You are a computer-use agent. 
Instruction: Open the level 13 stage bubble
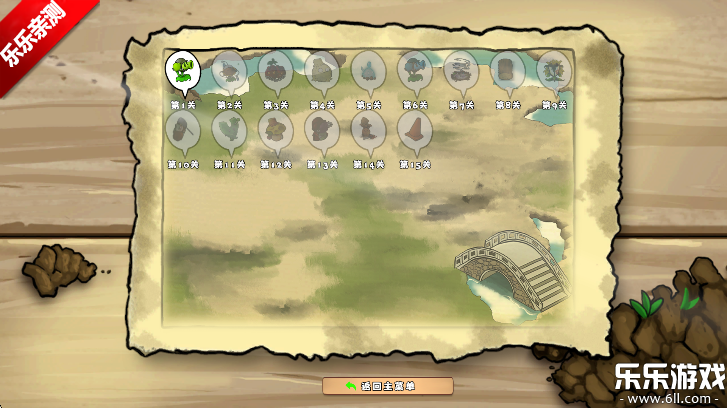pyautogui.click(x=322, y=130)
